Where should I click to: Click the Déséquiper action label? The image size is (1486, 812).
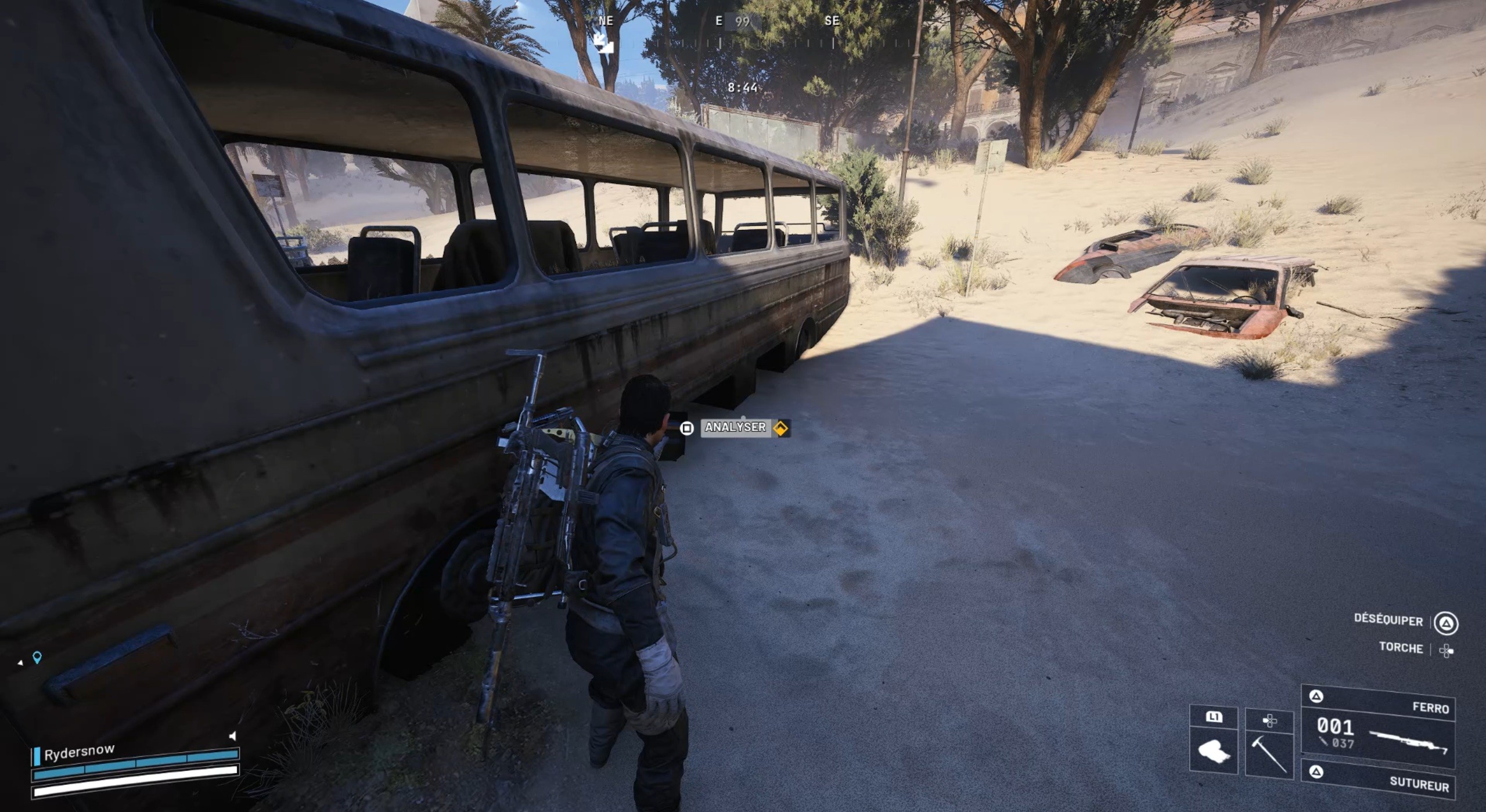[x=1388, y=620]
